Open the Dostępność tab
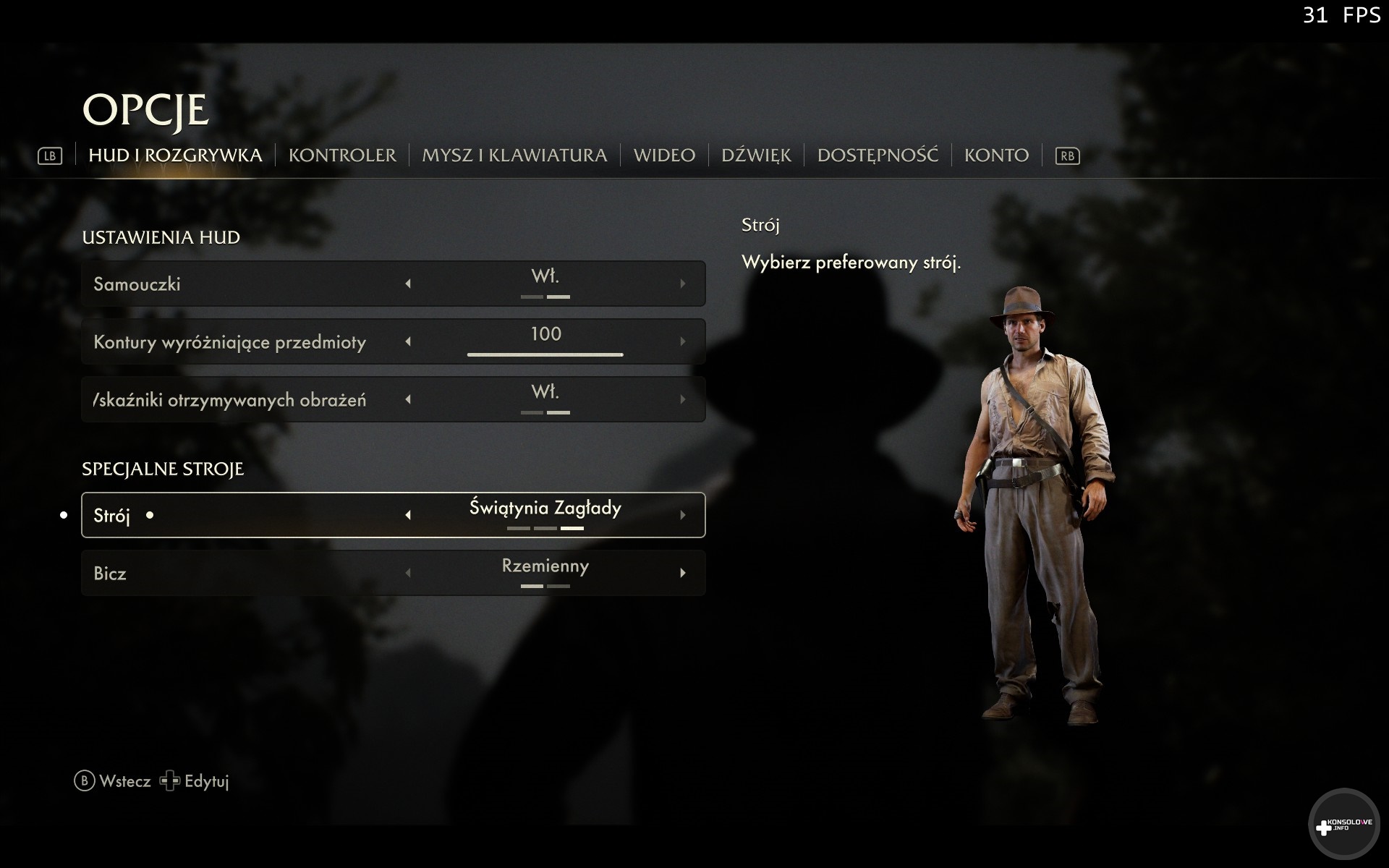Viewport: 1389px width, 868px height. coord(878,156)
